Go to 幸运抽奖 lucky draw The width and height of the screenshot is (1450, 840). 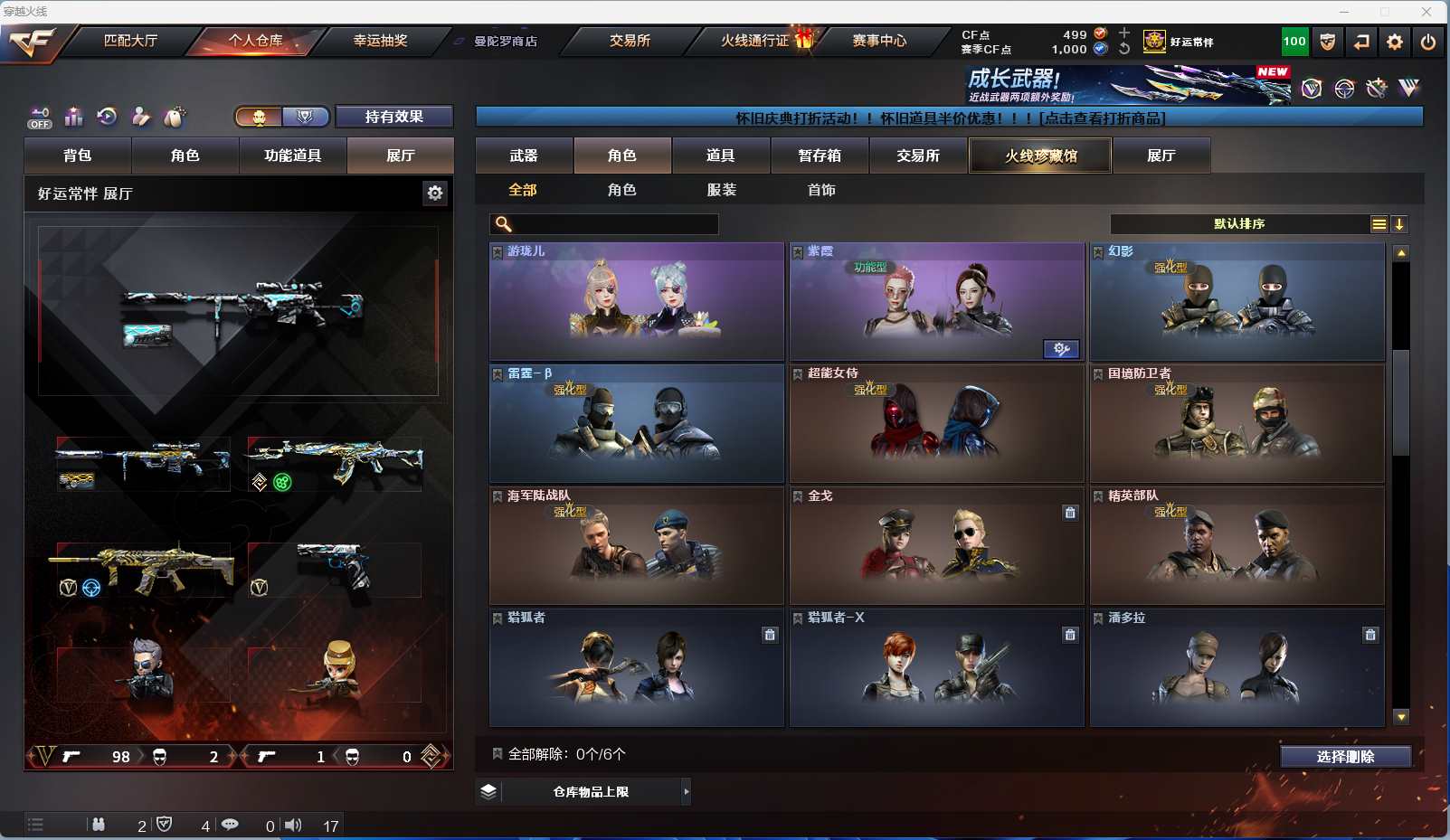tap(380, 41)
